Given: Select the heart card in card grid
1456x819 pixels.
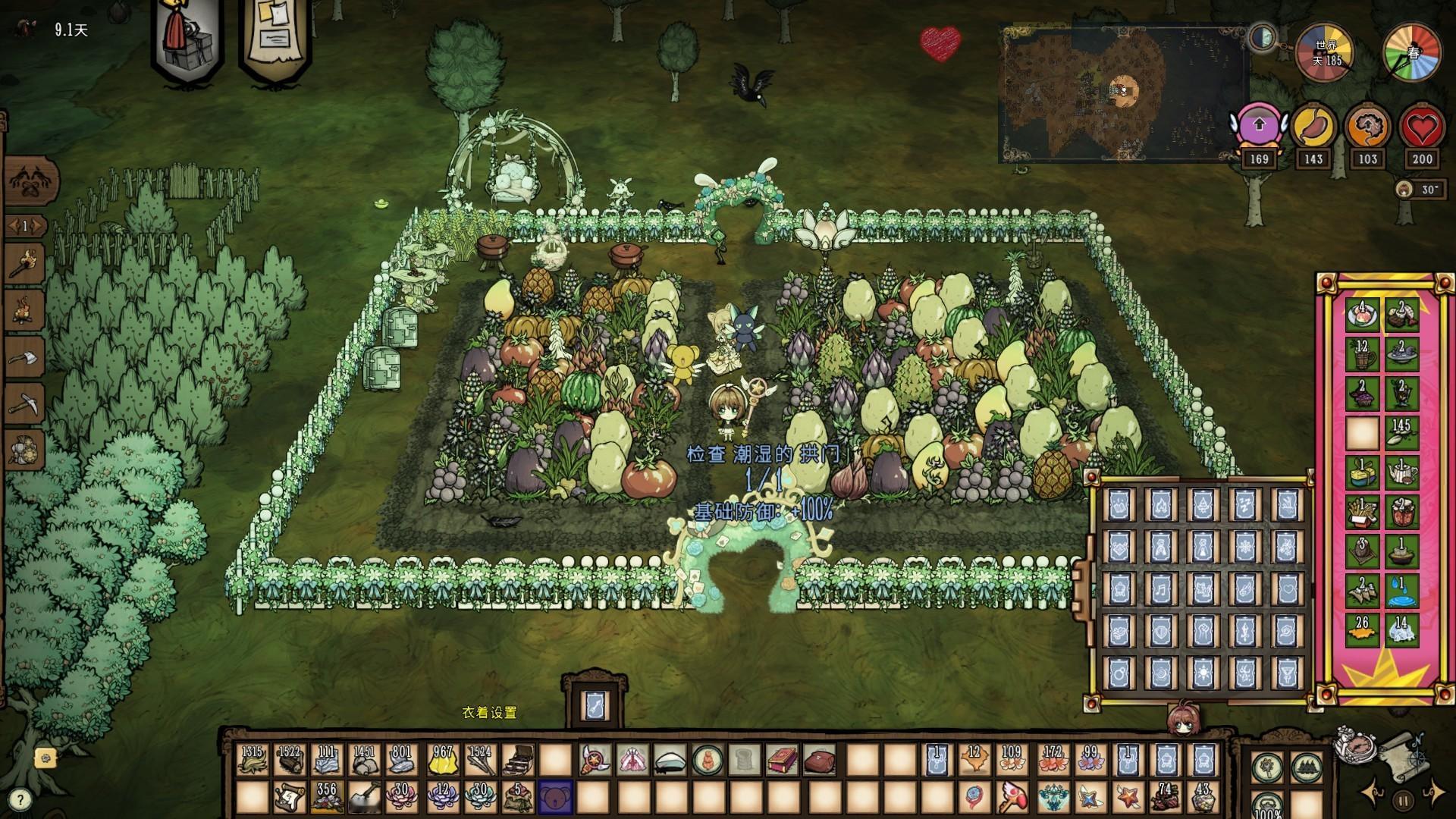Looking at the screenshot, I should [x=1286, y=588].
